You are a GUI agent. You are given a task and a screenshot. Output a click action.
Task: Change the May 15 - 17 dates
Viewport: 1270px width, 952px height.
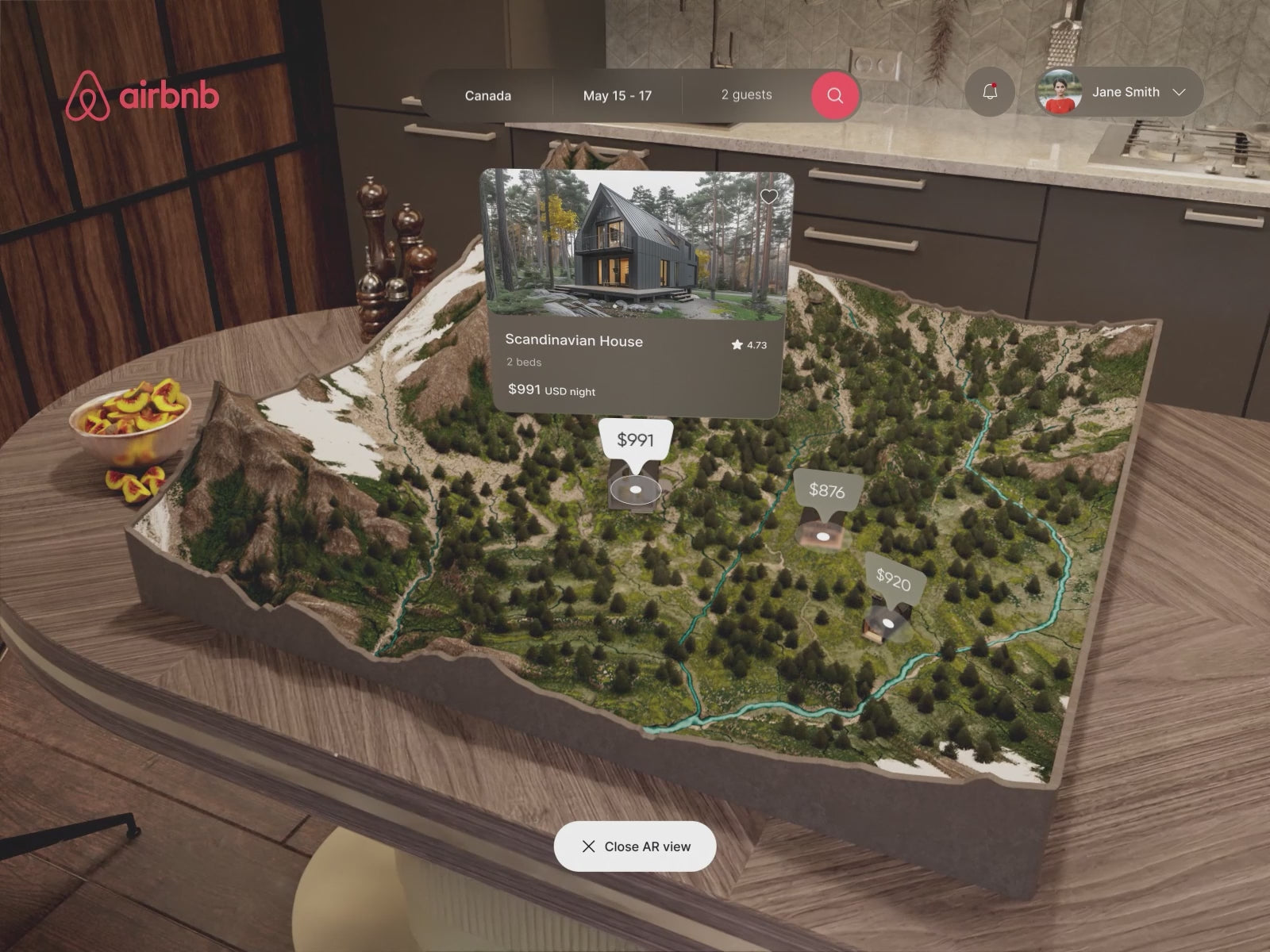click(x=617, y=96)
